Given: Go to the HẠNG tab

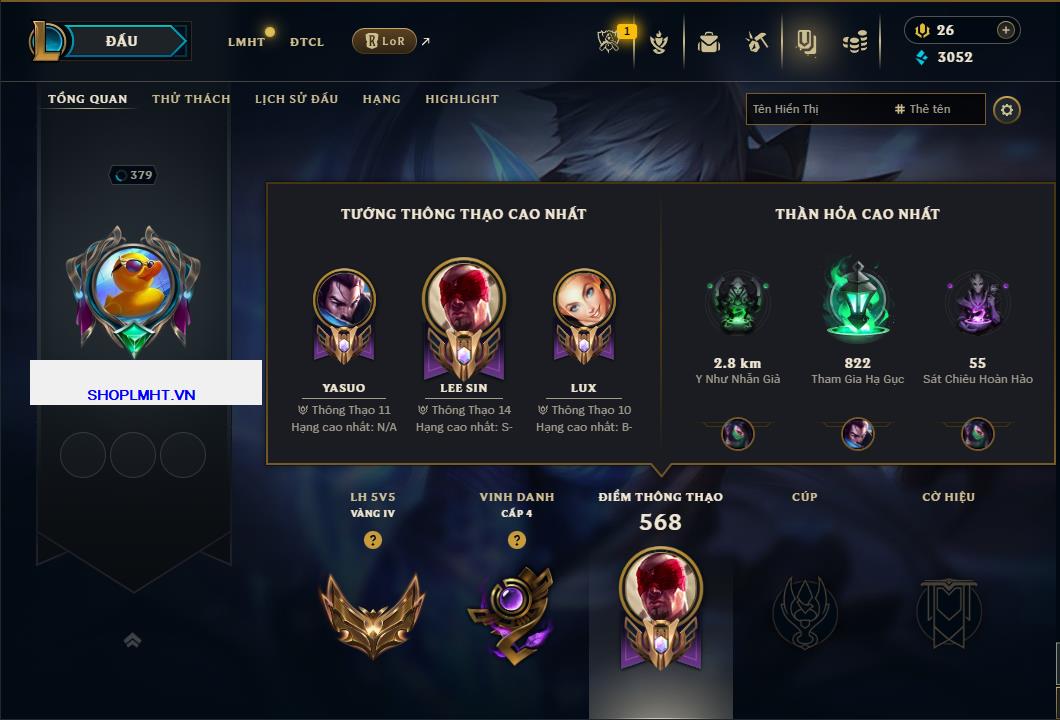Looking at the screenshot, I should 381,99.
